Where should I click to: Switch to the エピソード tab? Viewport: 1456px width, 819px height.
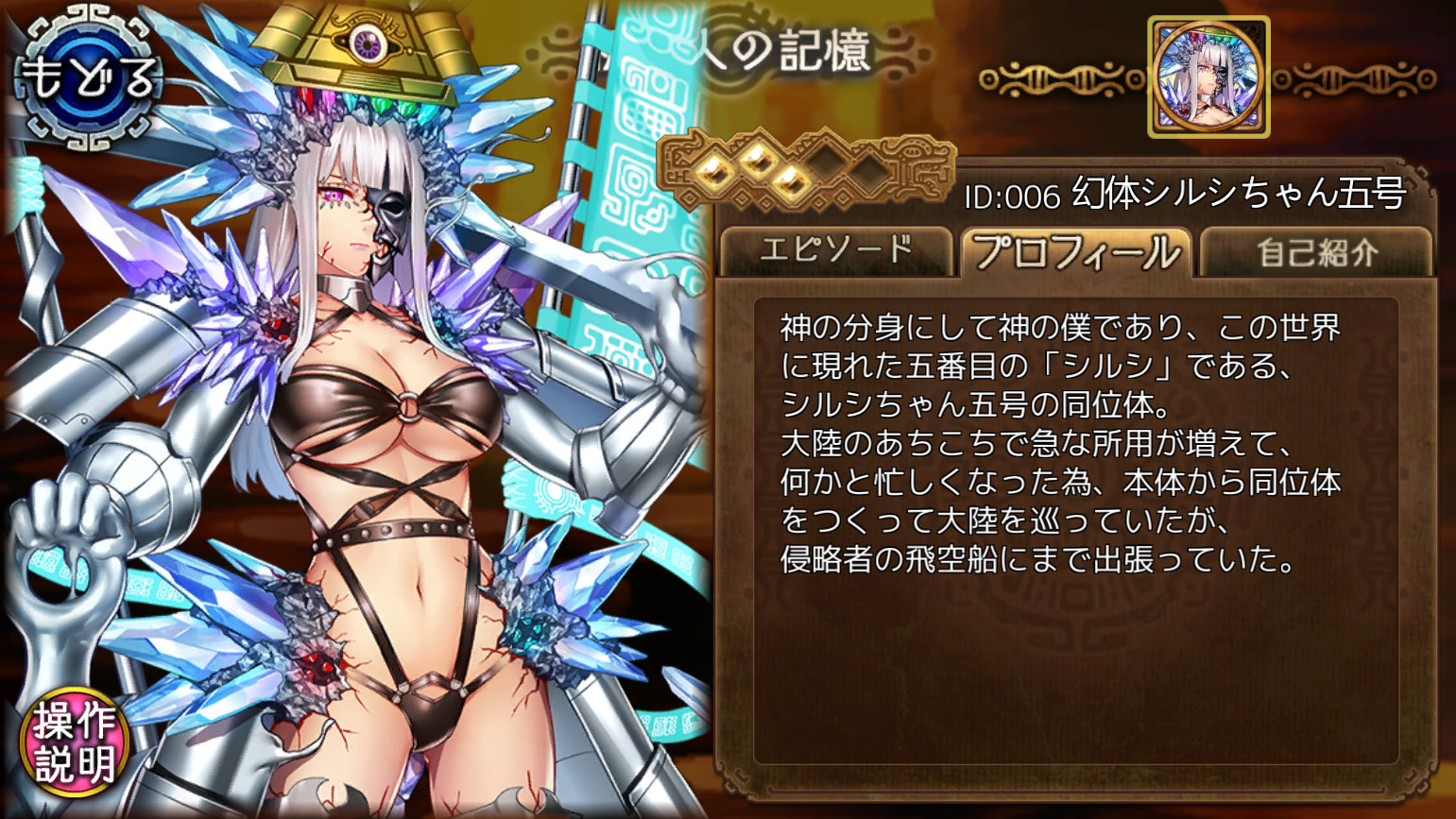coord(837,248)
